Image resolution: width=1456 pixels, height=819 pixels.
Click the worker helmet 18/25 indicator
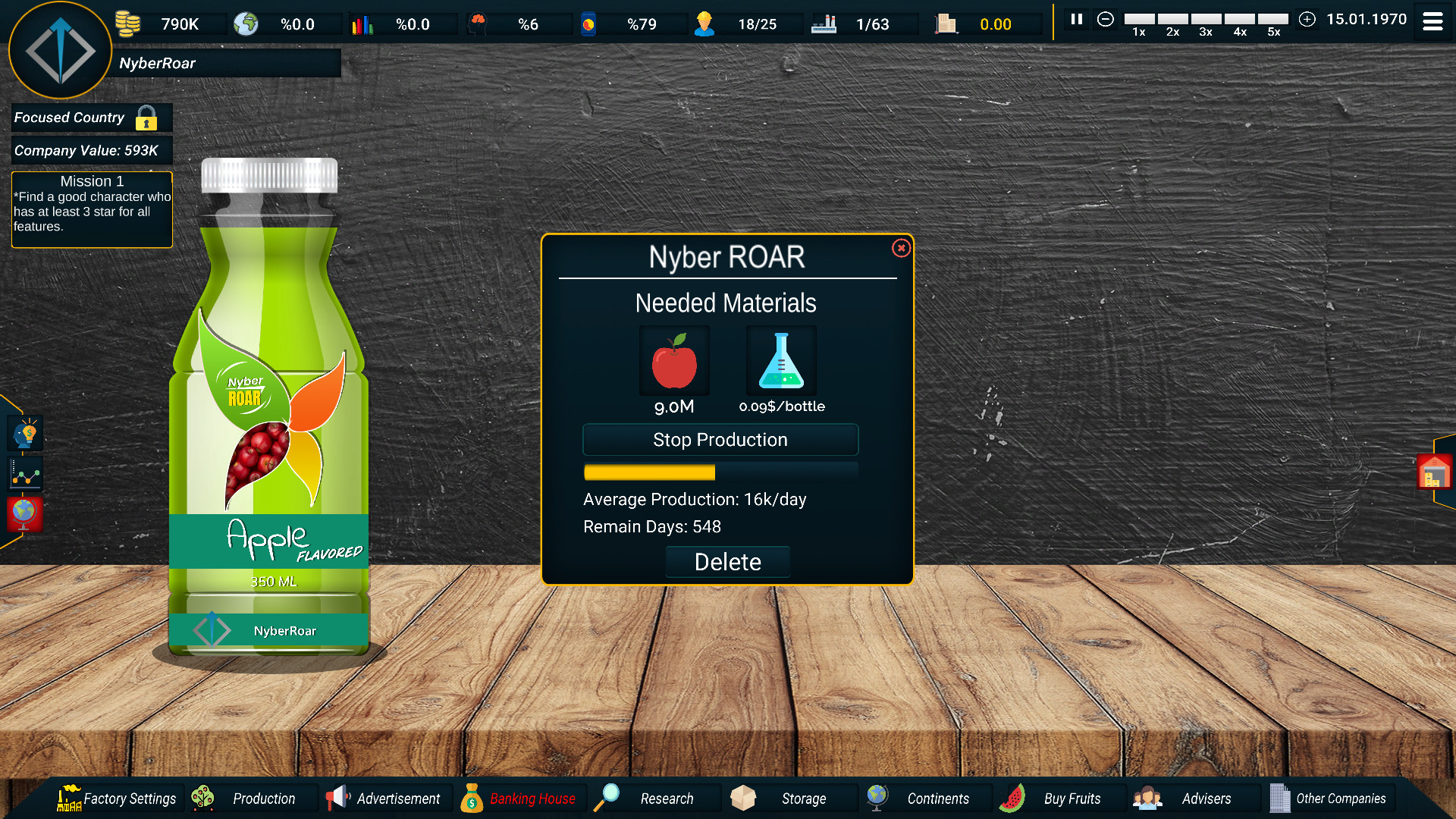pos(706,23)
